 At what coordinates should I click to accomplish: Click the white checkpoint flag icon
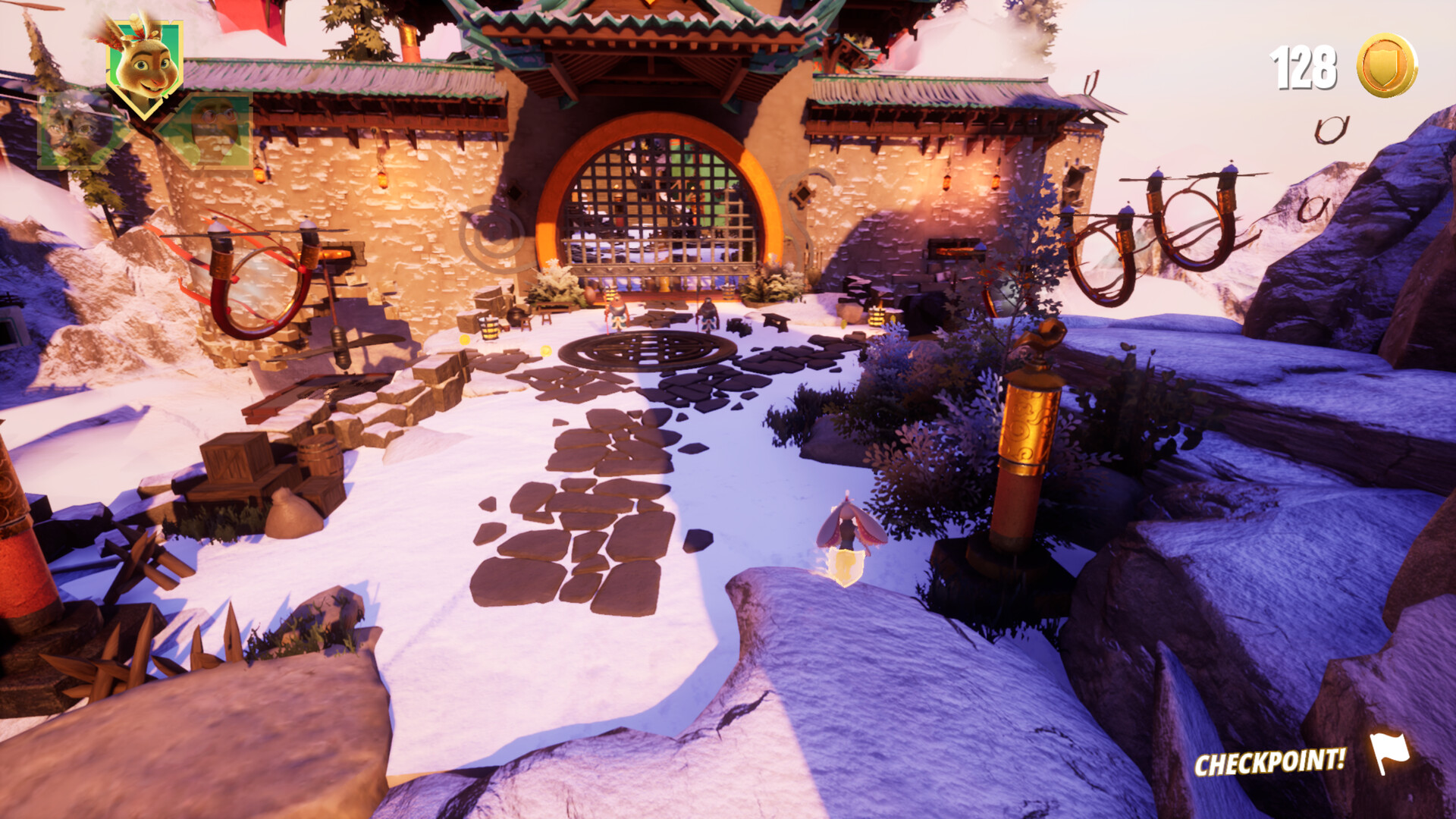coord(1389,752)
